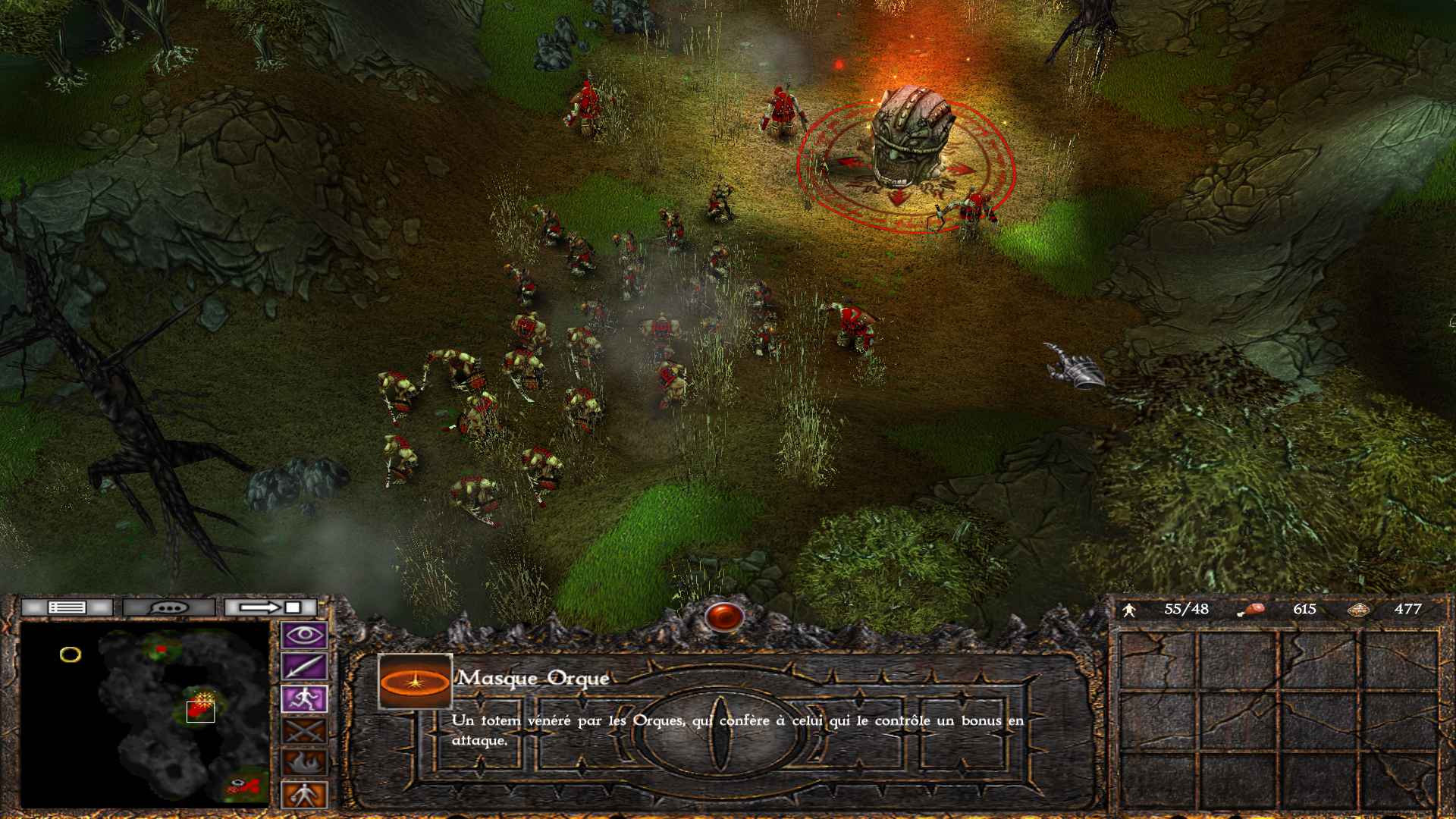
Task: Select the Masque Orque portrait icon
Action: coord(415,682)
